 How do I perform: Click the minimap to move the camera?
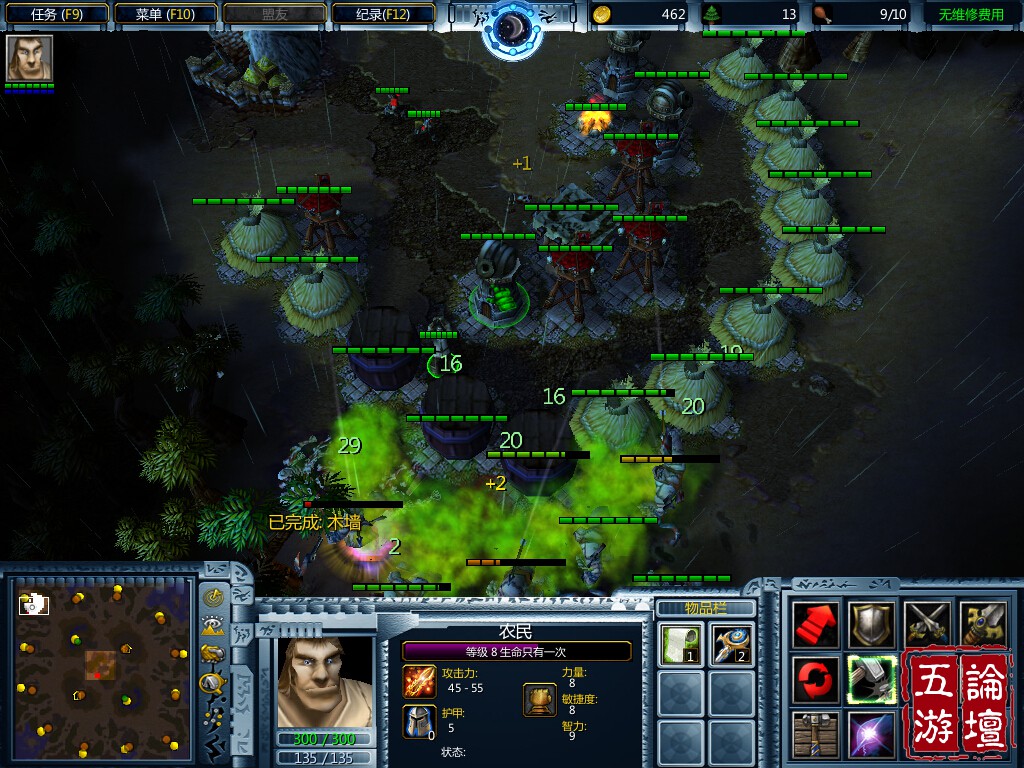100,665
